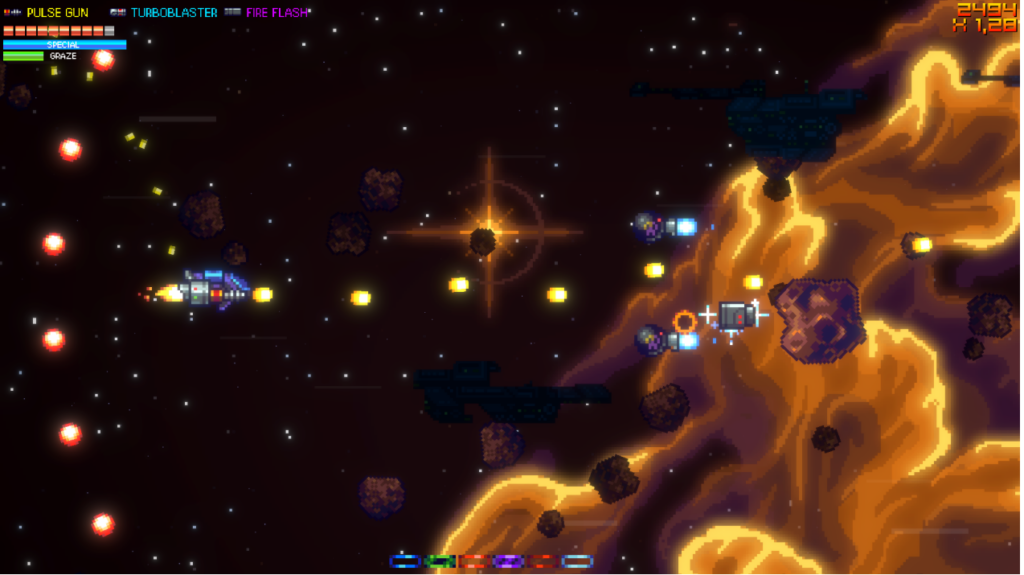
Task: Select the light blue bottom bar slot
Action: click(x=577, y=561)
